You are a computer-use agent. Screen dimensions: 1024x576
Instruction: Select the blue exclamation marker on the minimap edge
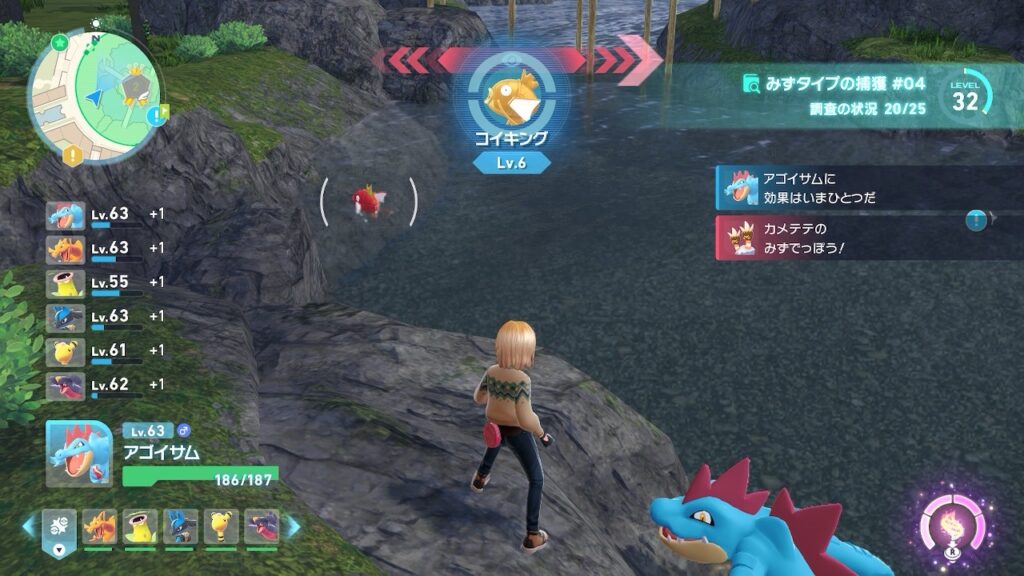[156, 117]
